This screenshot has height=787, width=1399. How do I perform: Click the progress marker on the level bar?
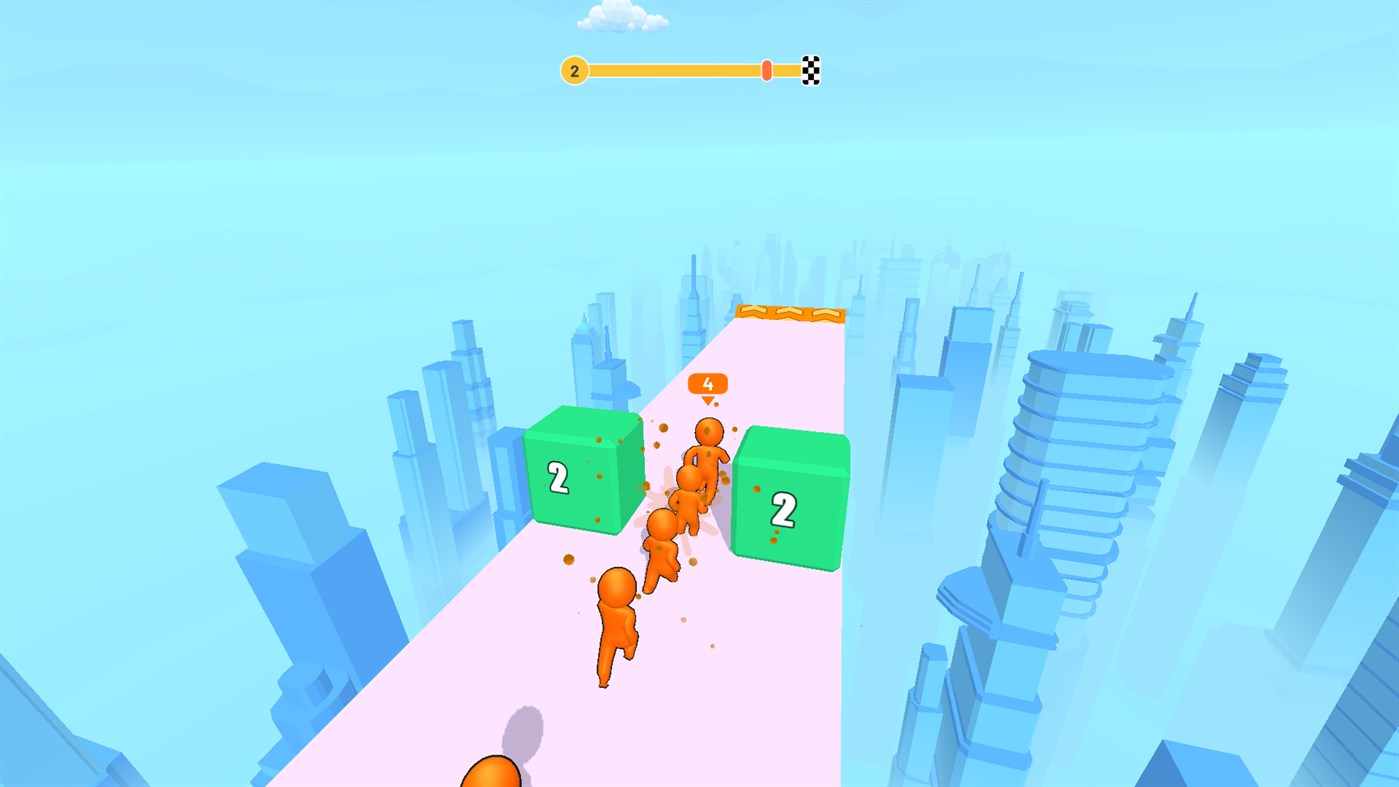765,69
